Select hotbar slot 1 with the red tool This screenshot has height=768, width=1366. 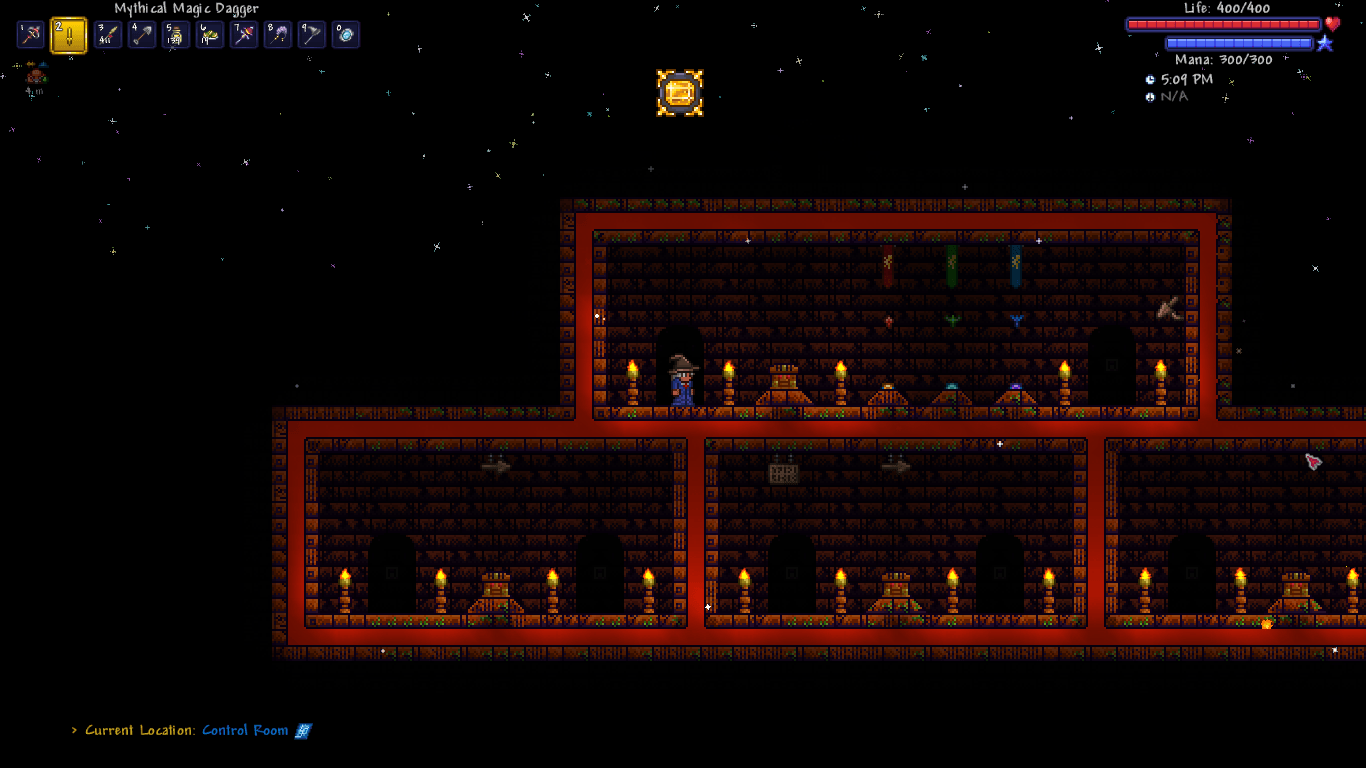[31, 35]
